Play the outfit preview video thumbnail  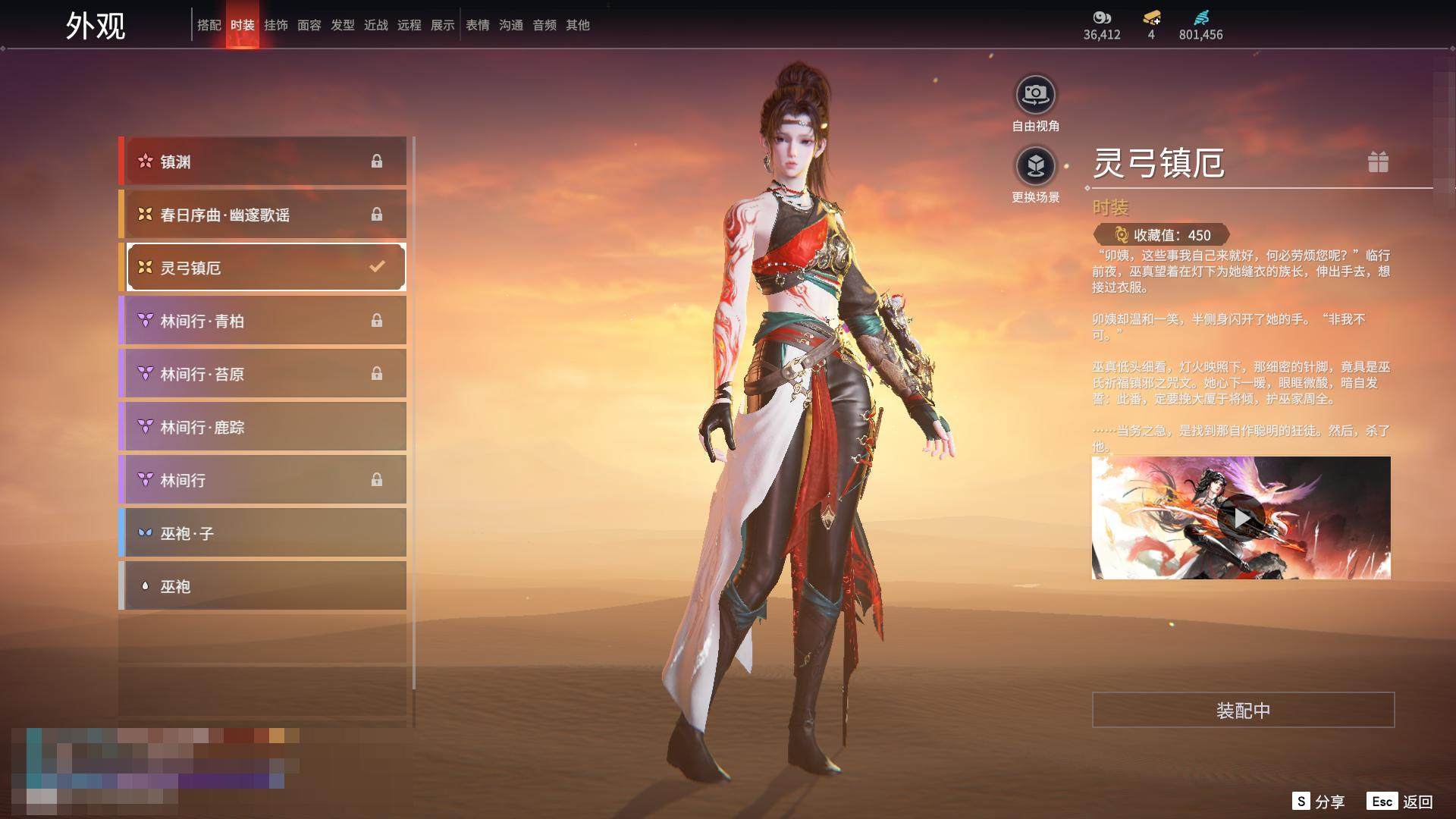click(1241, 518)
